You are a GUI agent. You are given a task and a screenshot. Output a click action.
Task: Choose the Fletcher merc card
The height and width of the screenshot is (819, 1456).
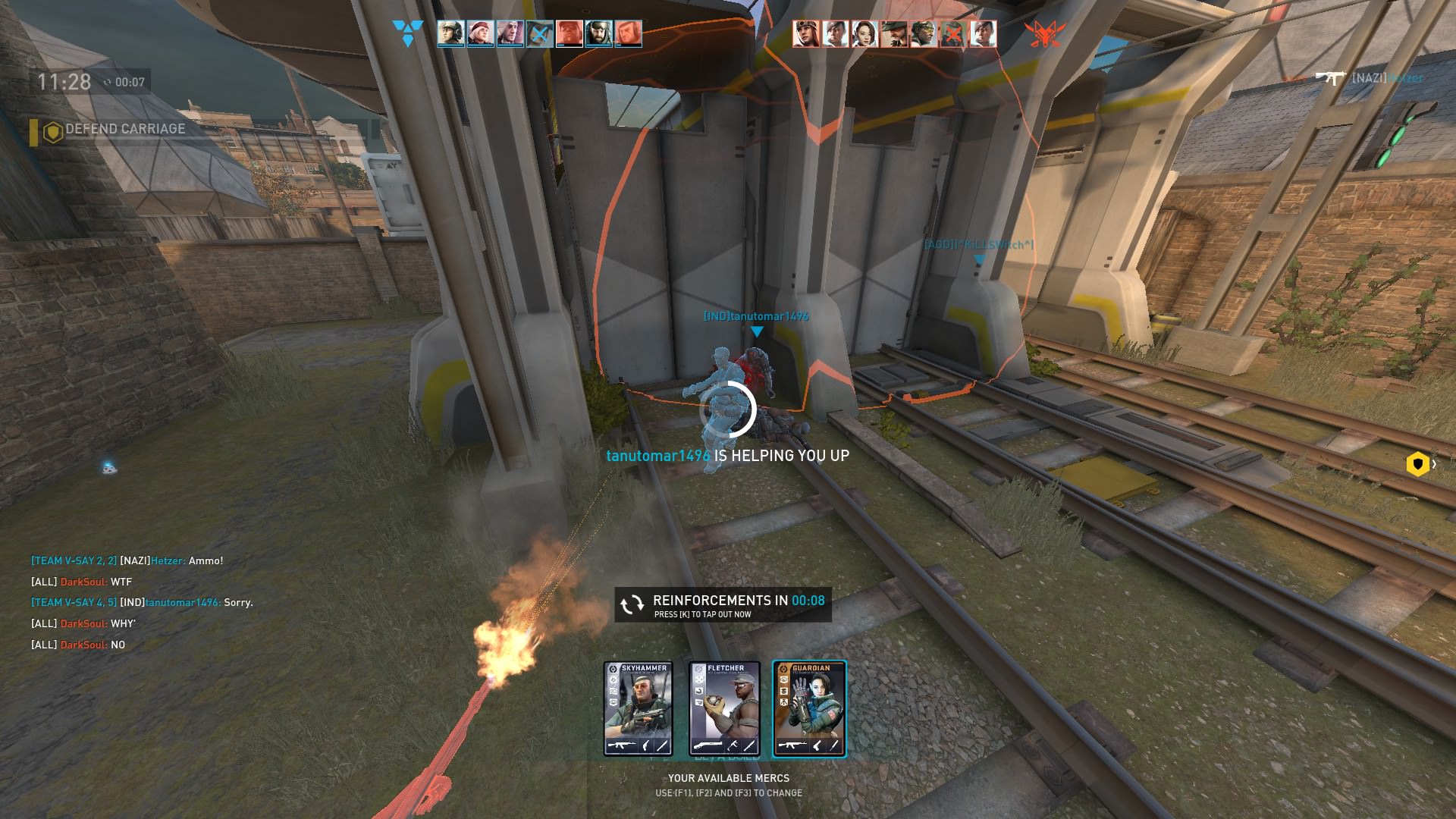coord(724,709)
